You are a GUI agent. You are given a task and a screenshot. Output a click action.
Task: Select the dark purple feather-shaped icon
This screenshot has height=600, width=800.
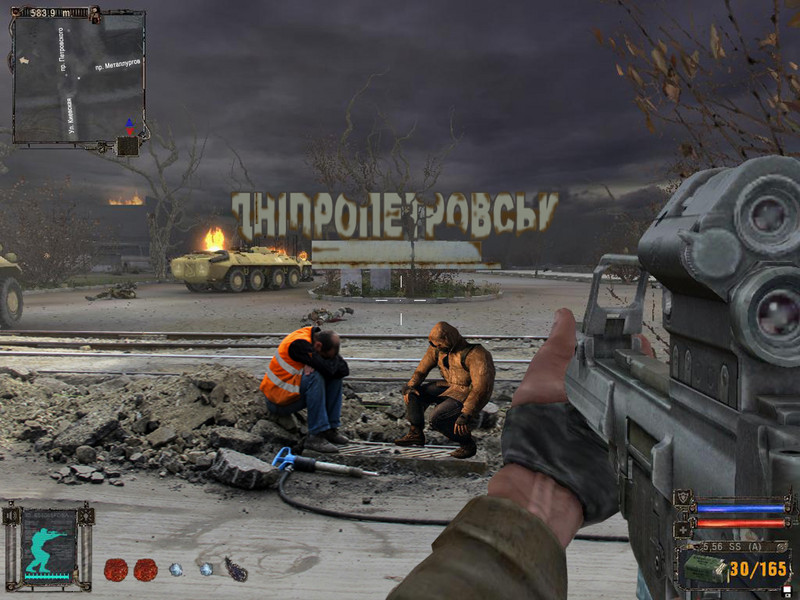235,569
